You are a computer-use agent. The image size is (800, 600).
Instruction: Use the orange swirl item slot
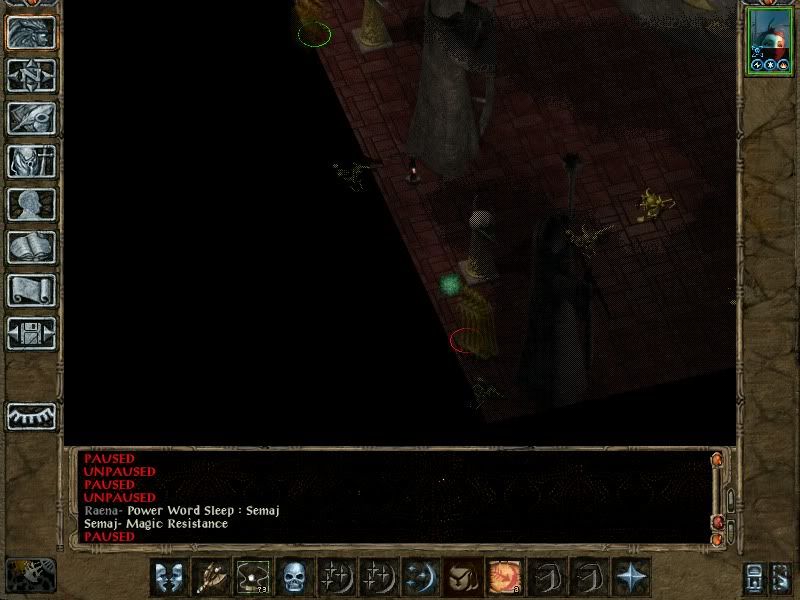pyautogui.click(x=504, y=577)
